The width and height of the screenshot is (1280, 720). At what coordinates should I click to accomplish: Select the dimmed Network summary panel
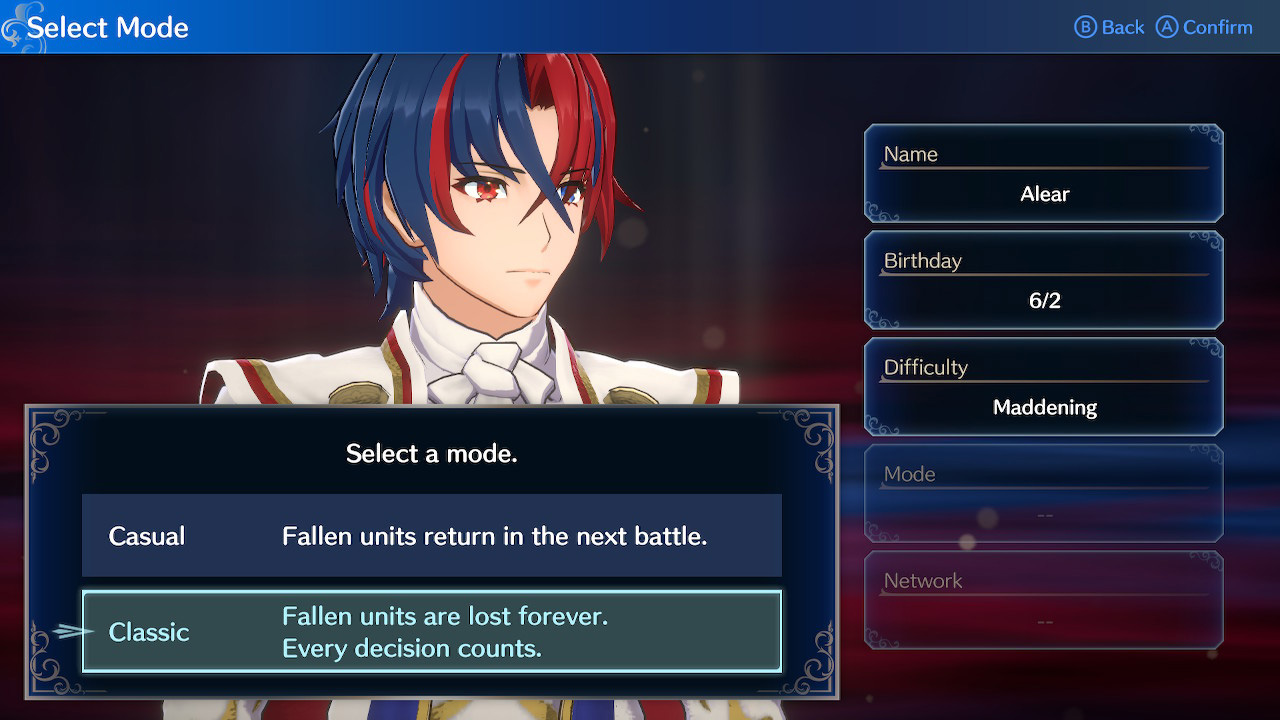click(1044, 600)
